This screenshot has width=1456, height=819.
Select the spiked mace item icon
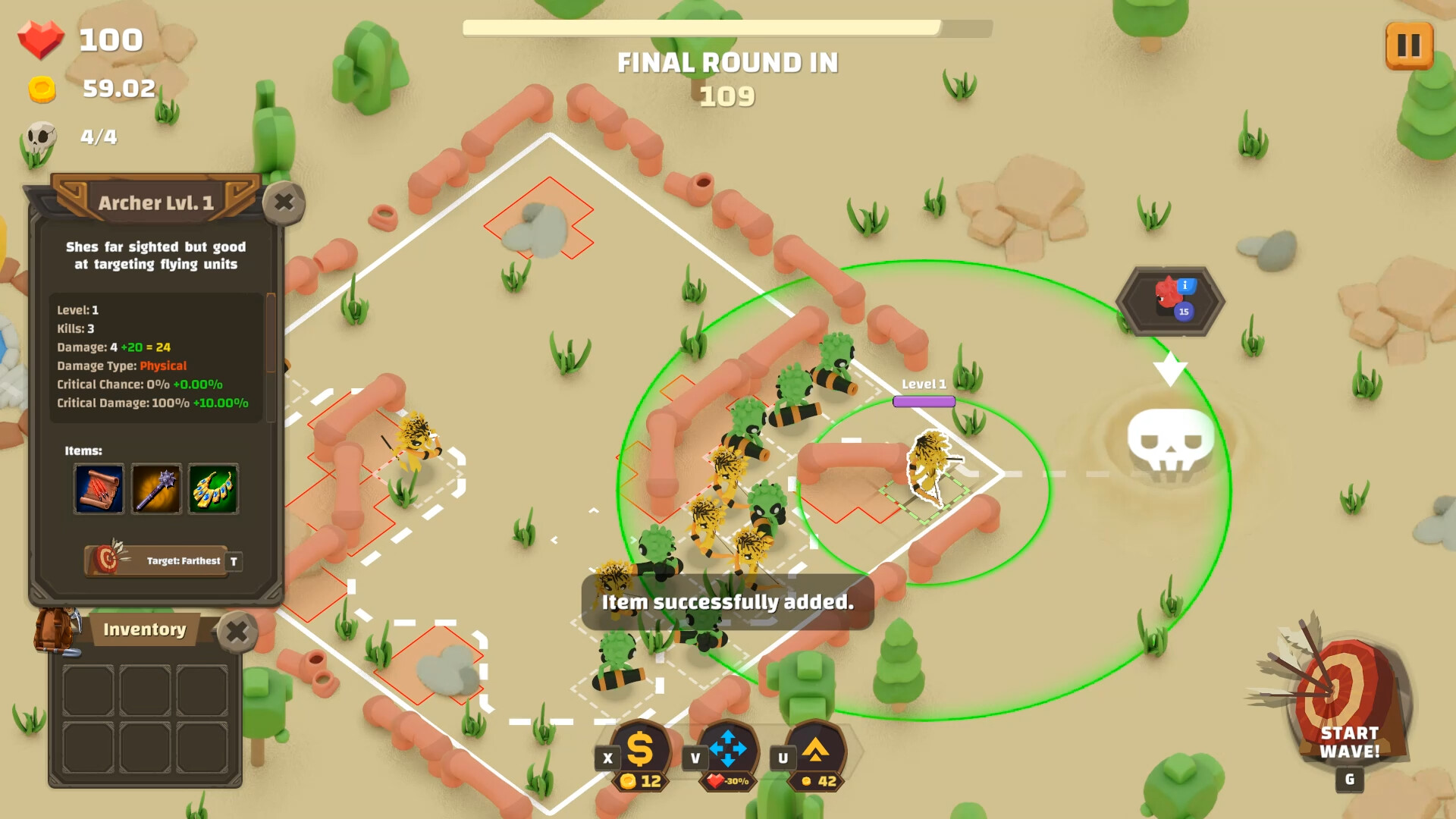click(155, 488)
